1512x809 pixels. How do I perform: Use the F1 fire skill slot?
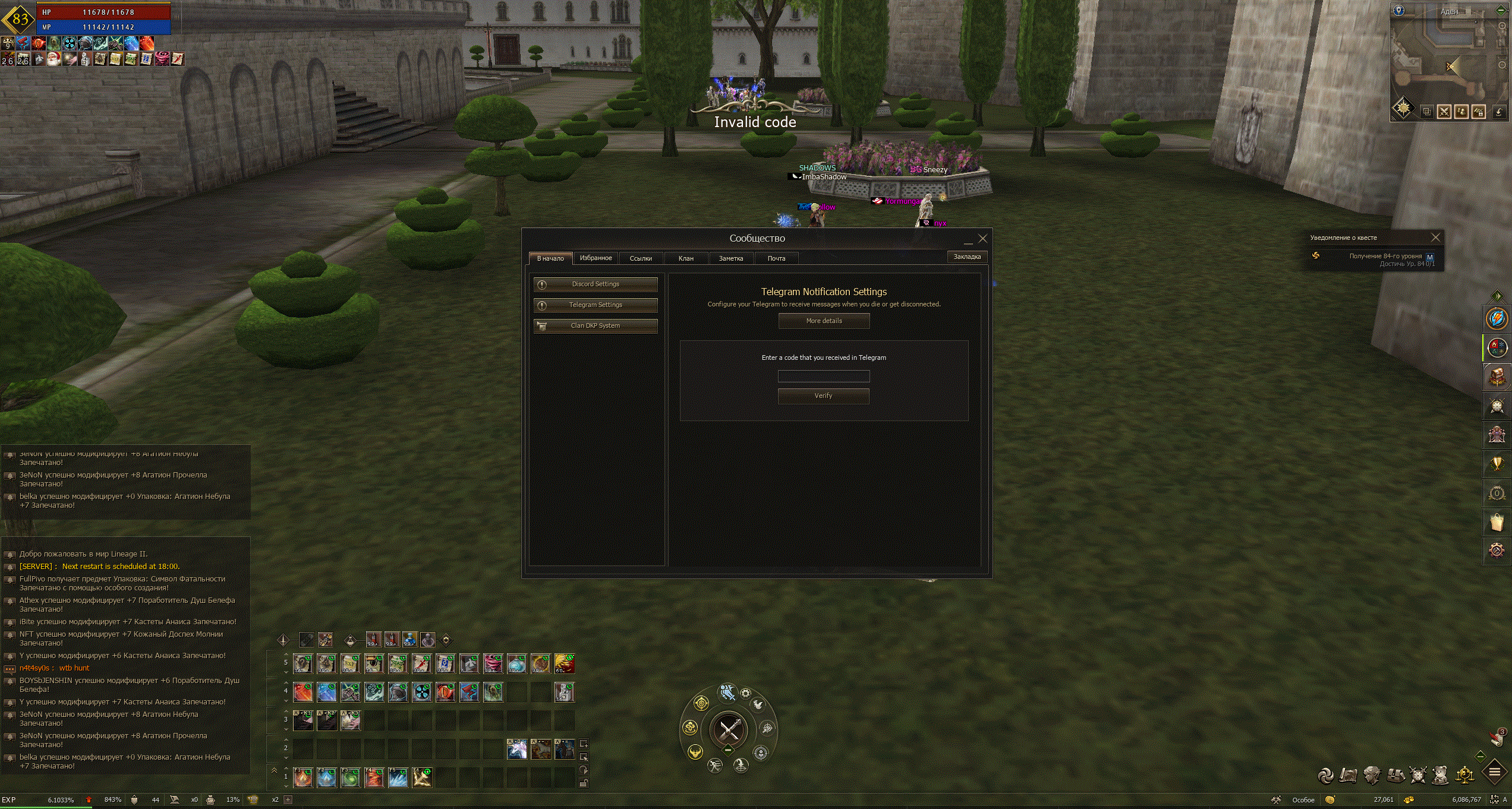point(303,778)
